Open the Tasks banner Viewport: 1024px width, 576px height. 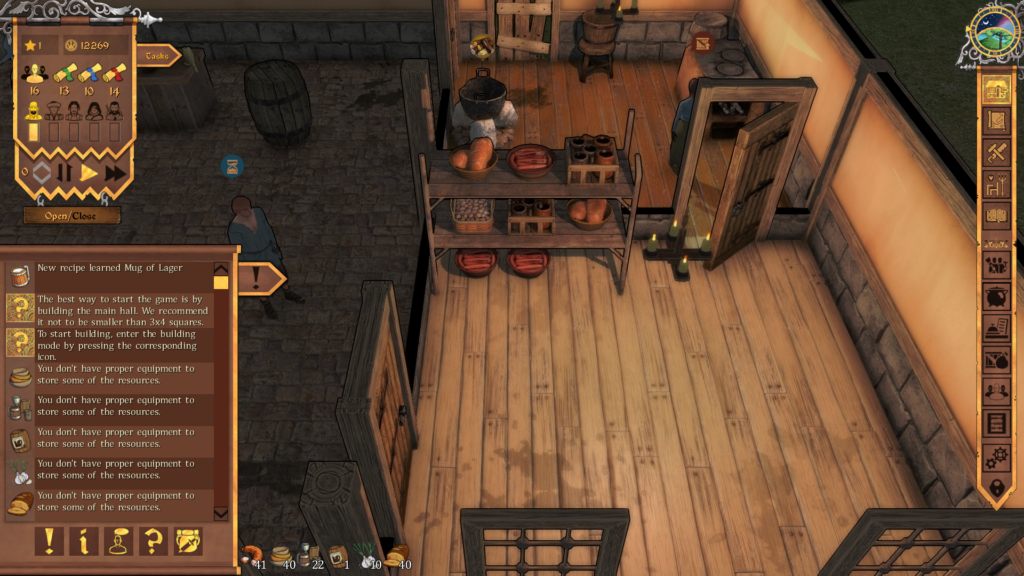click(x=157, y=56)
